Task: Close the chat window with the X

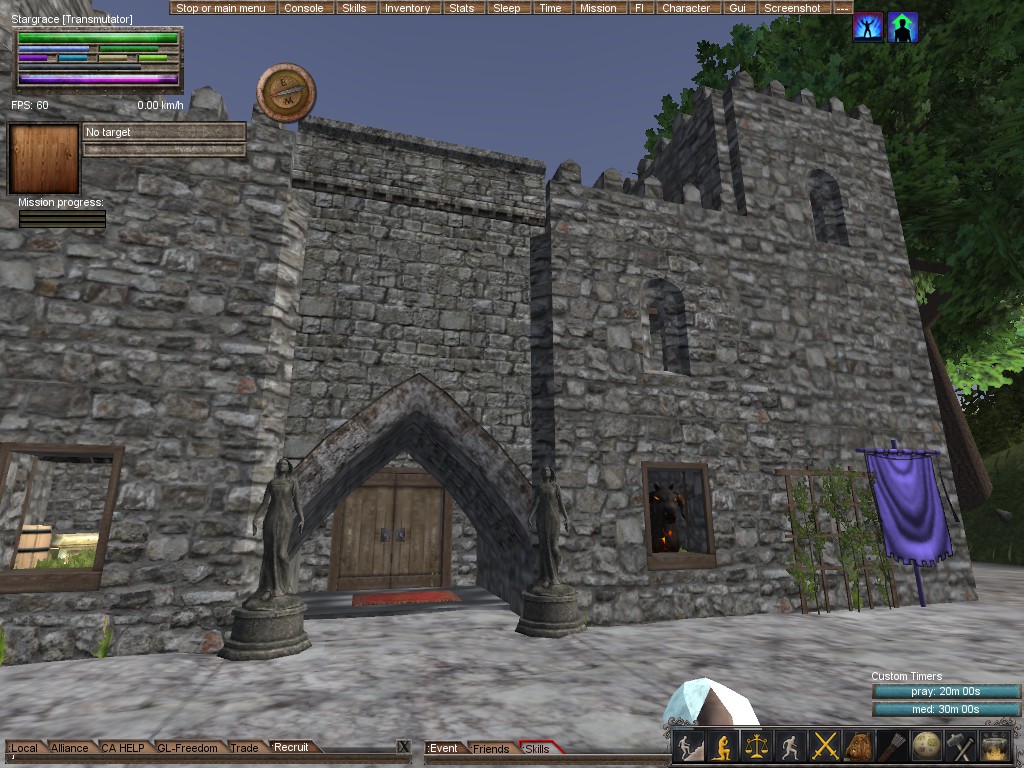Action: (403, 747)
